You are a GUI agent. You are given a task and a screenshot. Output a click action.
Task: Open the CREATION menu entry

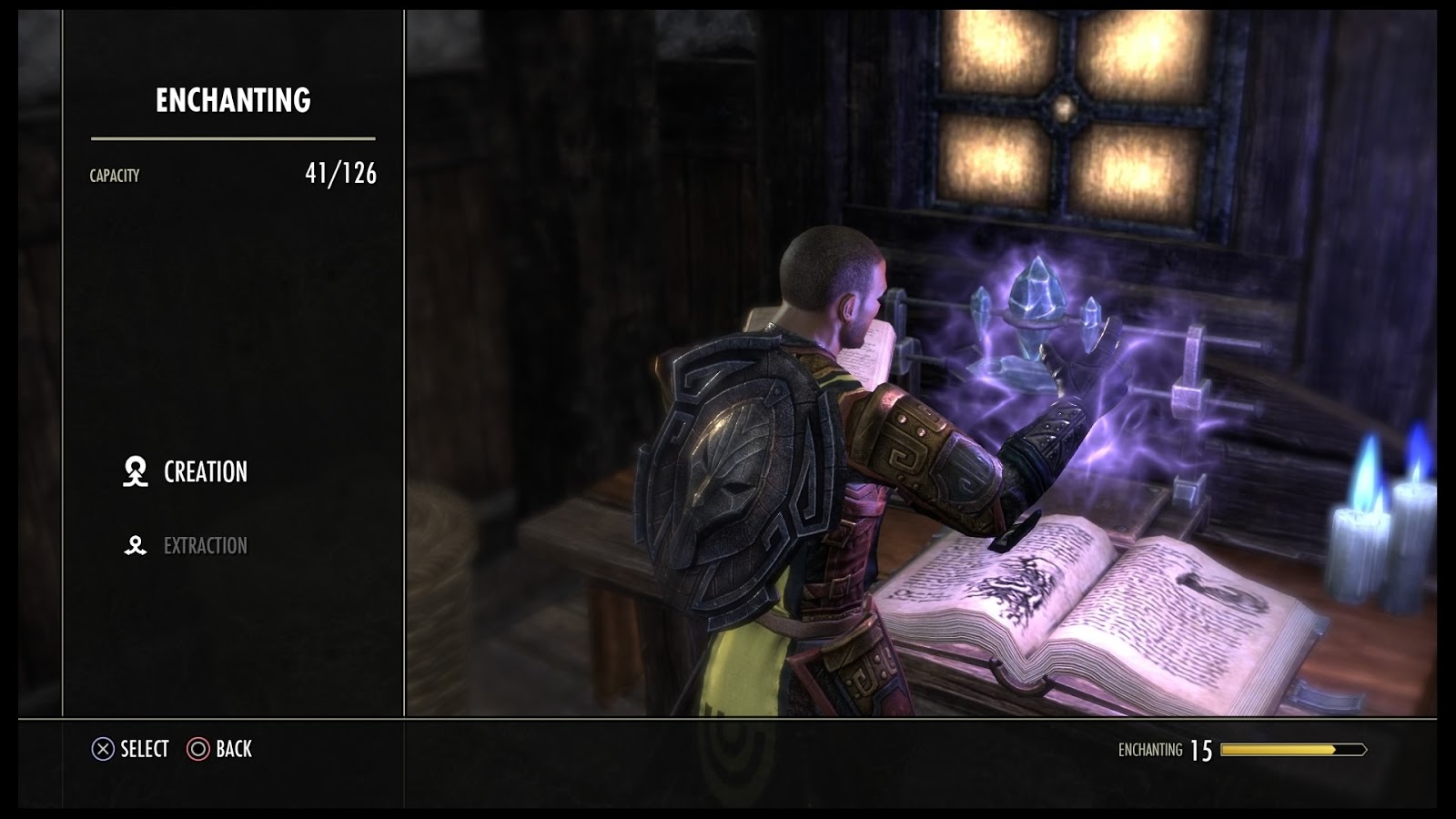(x=204, y=472)
